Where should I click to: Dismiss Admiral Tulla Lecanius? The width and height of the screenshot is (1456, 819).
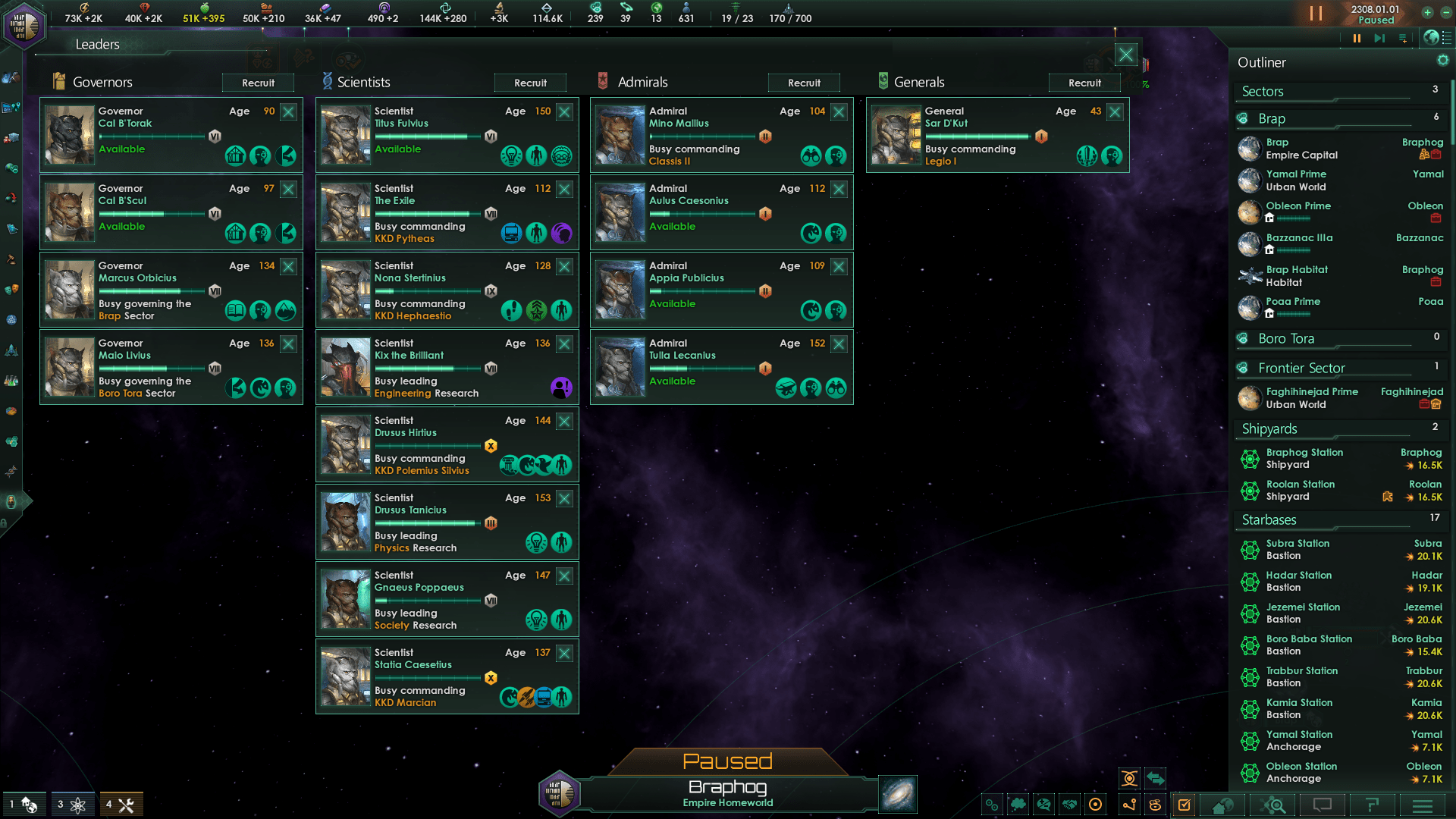[839, 344]
